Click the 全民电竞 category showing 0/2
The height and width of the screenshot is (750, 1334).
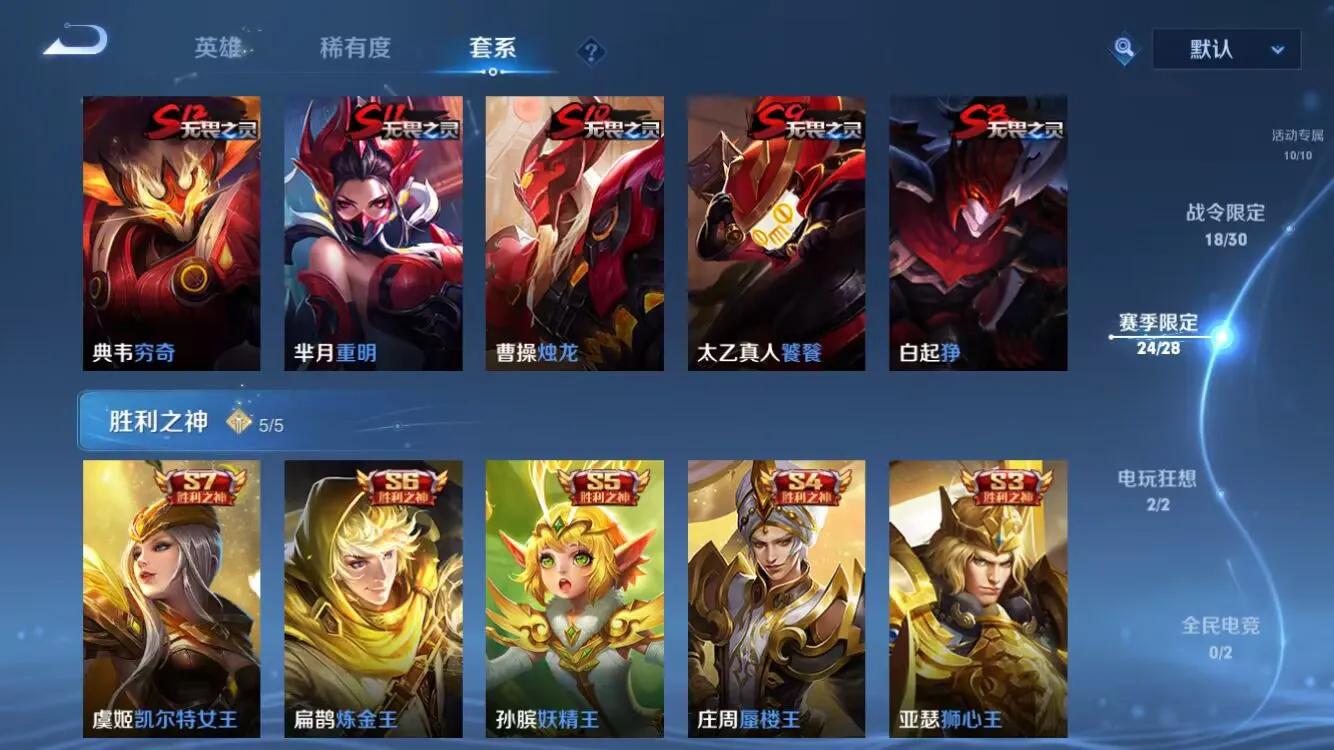point(1222,624)
